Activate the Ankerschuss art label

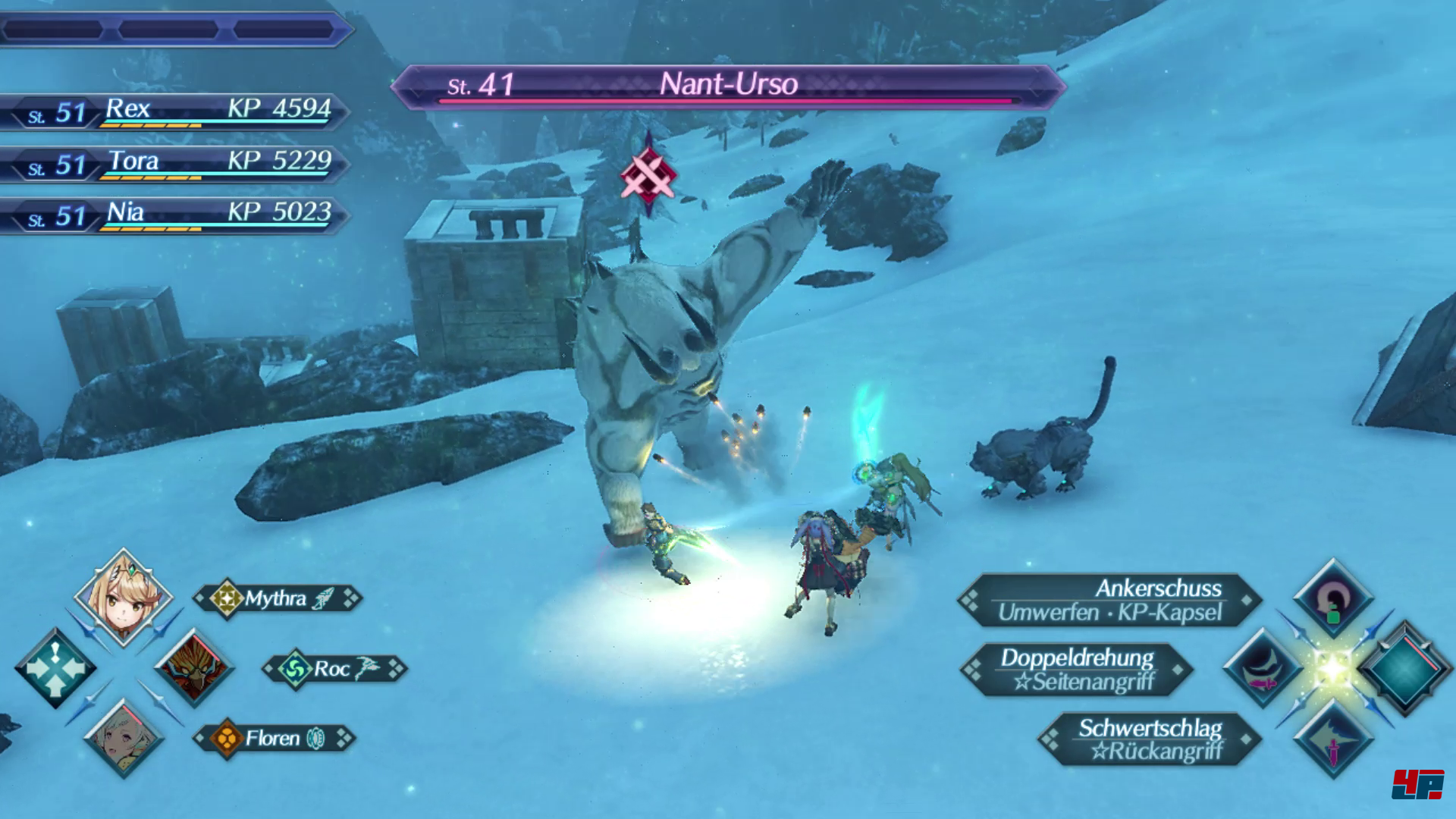[x=1109, y=600]
